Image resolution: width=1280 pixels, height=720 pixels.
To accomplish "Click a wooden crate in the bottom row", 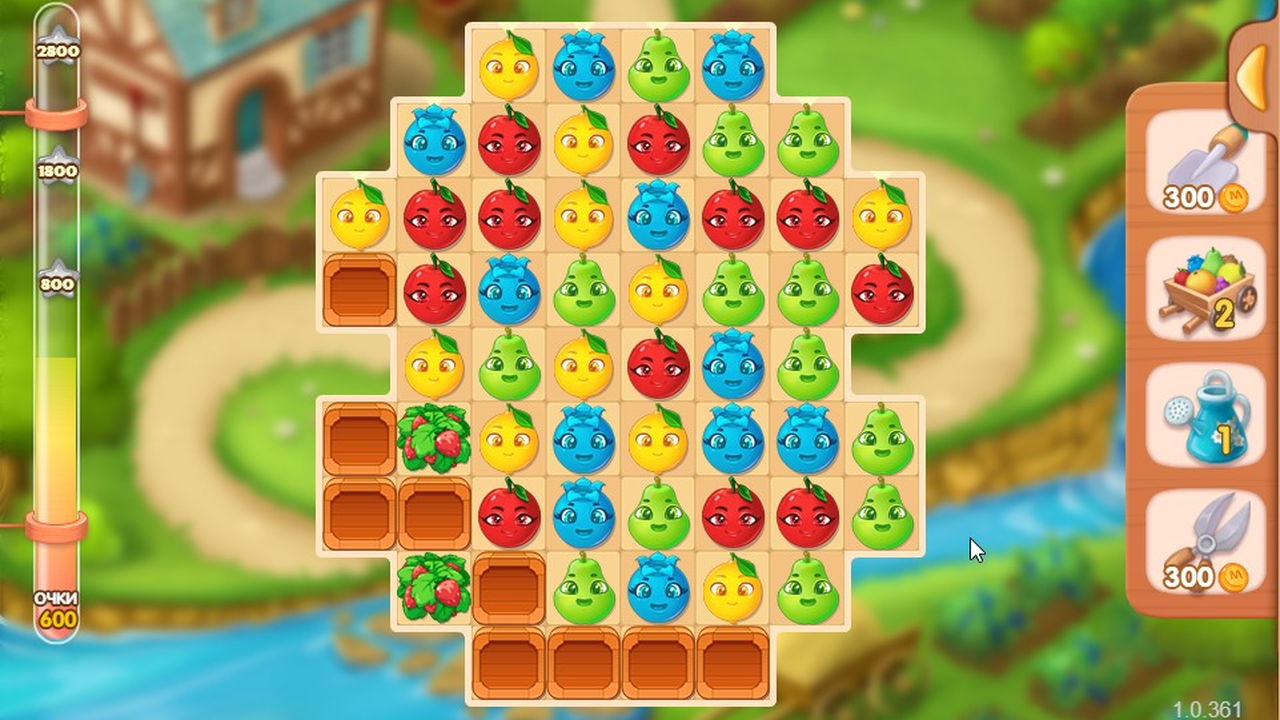I will 585,665.
